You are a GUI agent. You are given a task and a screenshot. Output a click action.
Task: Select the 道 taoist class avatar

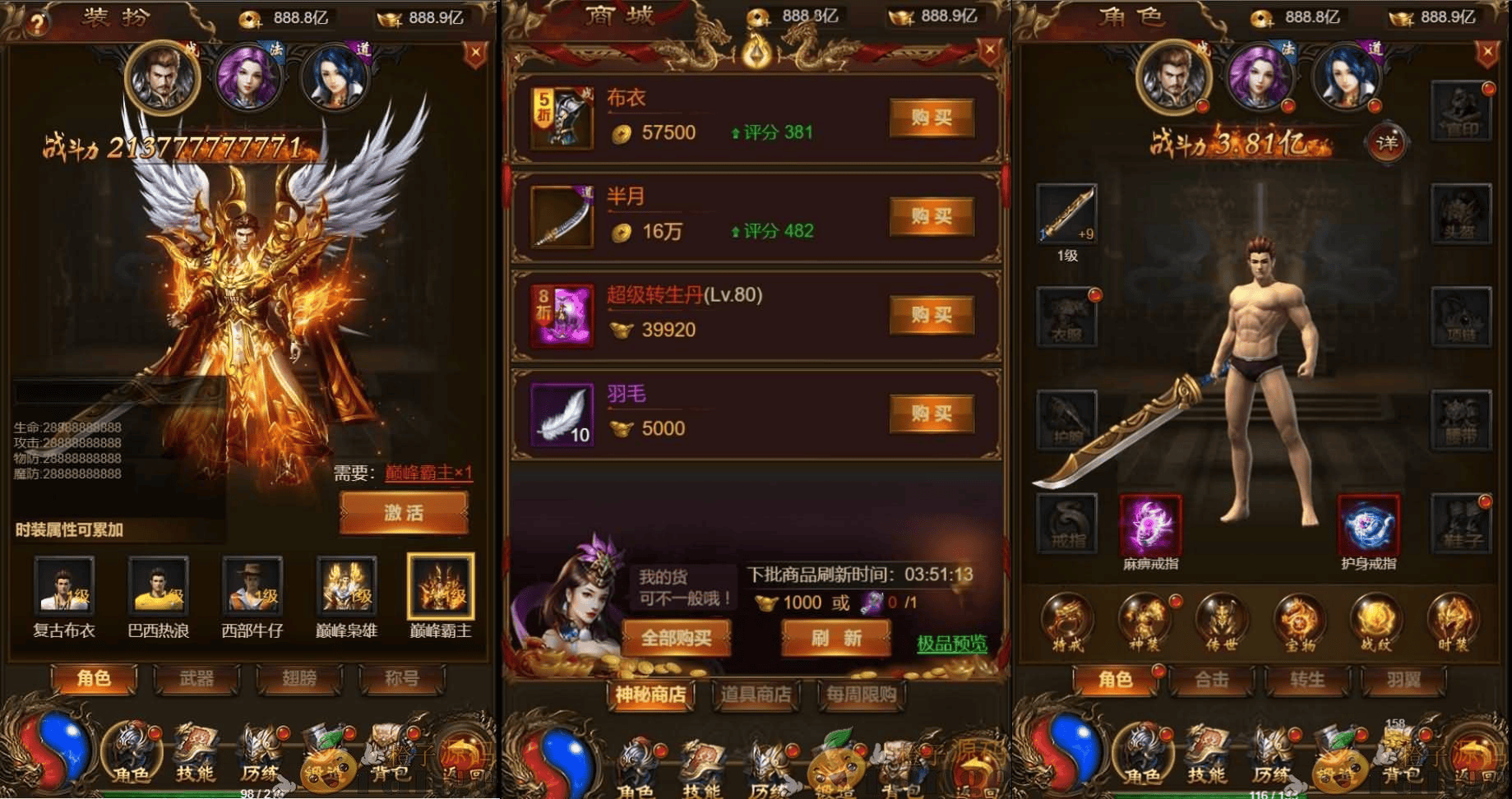tap(334, 78)
